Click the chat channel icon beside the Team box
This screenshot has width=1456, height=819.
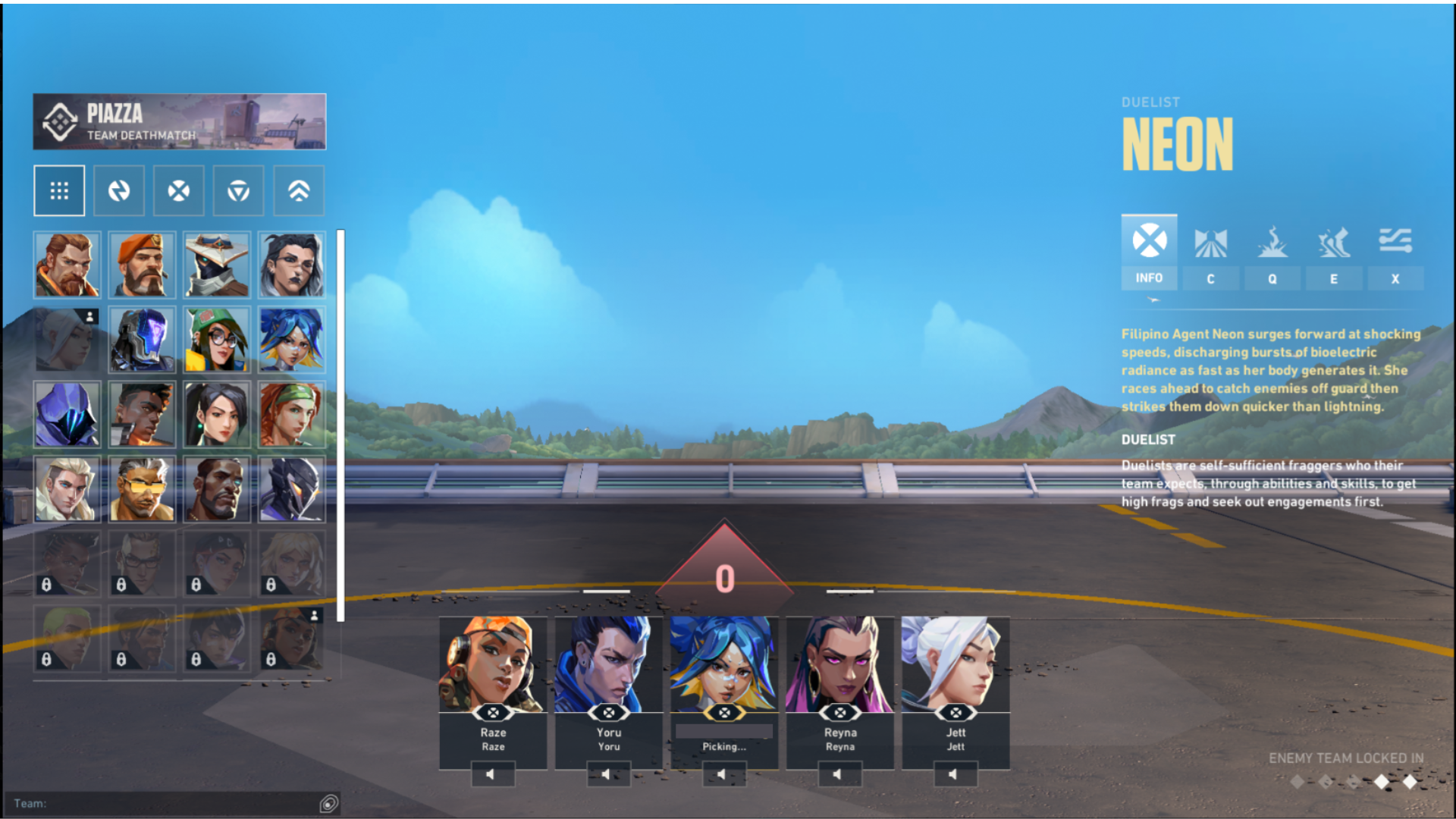click(x=329, y=804)
